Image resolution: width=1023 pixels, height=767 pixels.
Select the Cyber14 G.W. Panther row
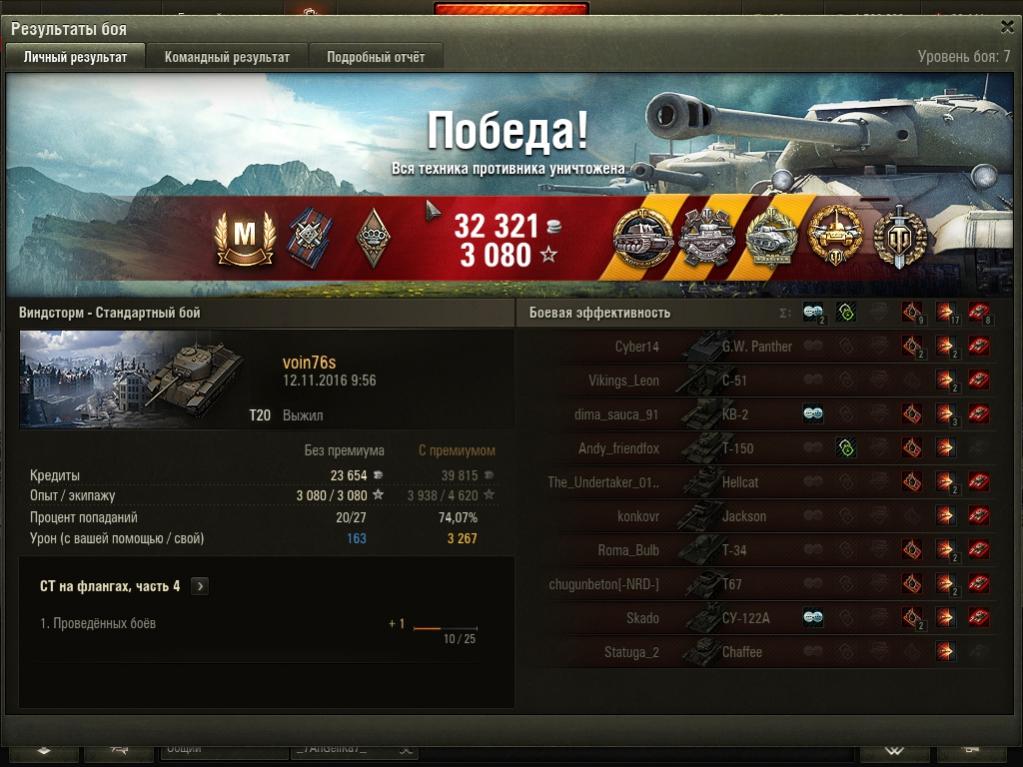pyautogui.click(x=760, y=347)
